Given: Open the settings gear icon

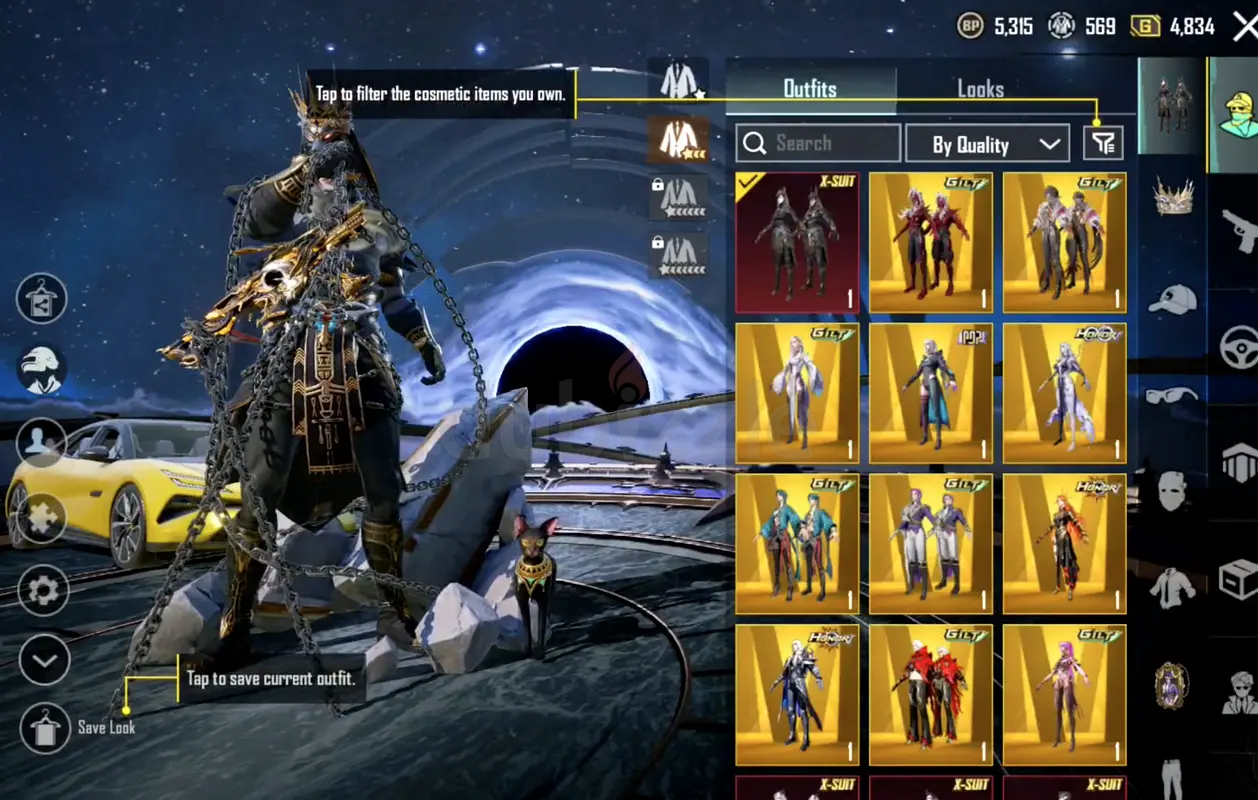Looking at the screenshot, I should [44, 591].
